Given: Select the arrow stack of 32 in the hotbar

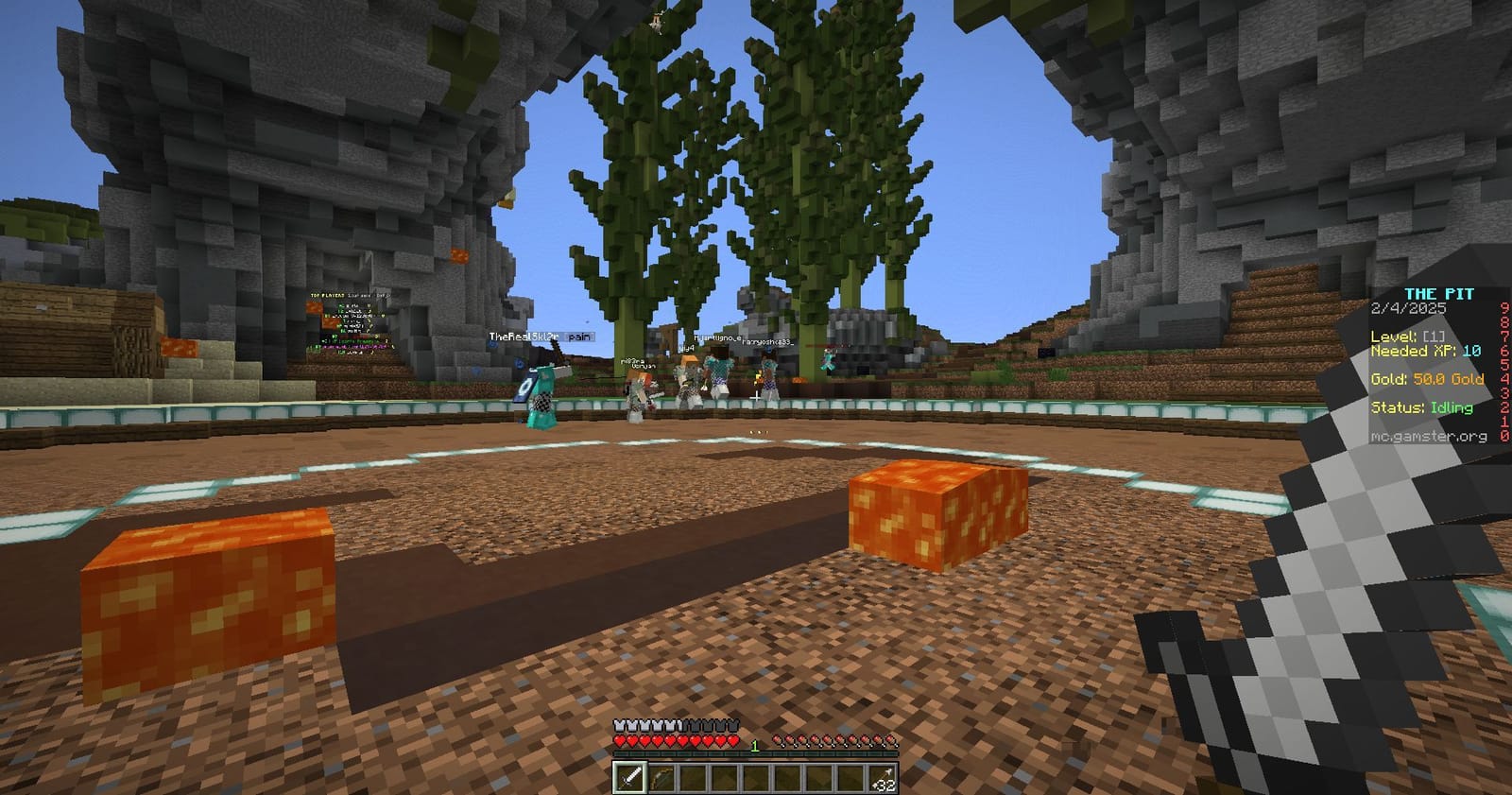Looking at the screenshot, I should click(884, 777).
